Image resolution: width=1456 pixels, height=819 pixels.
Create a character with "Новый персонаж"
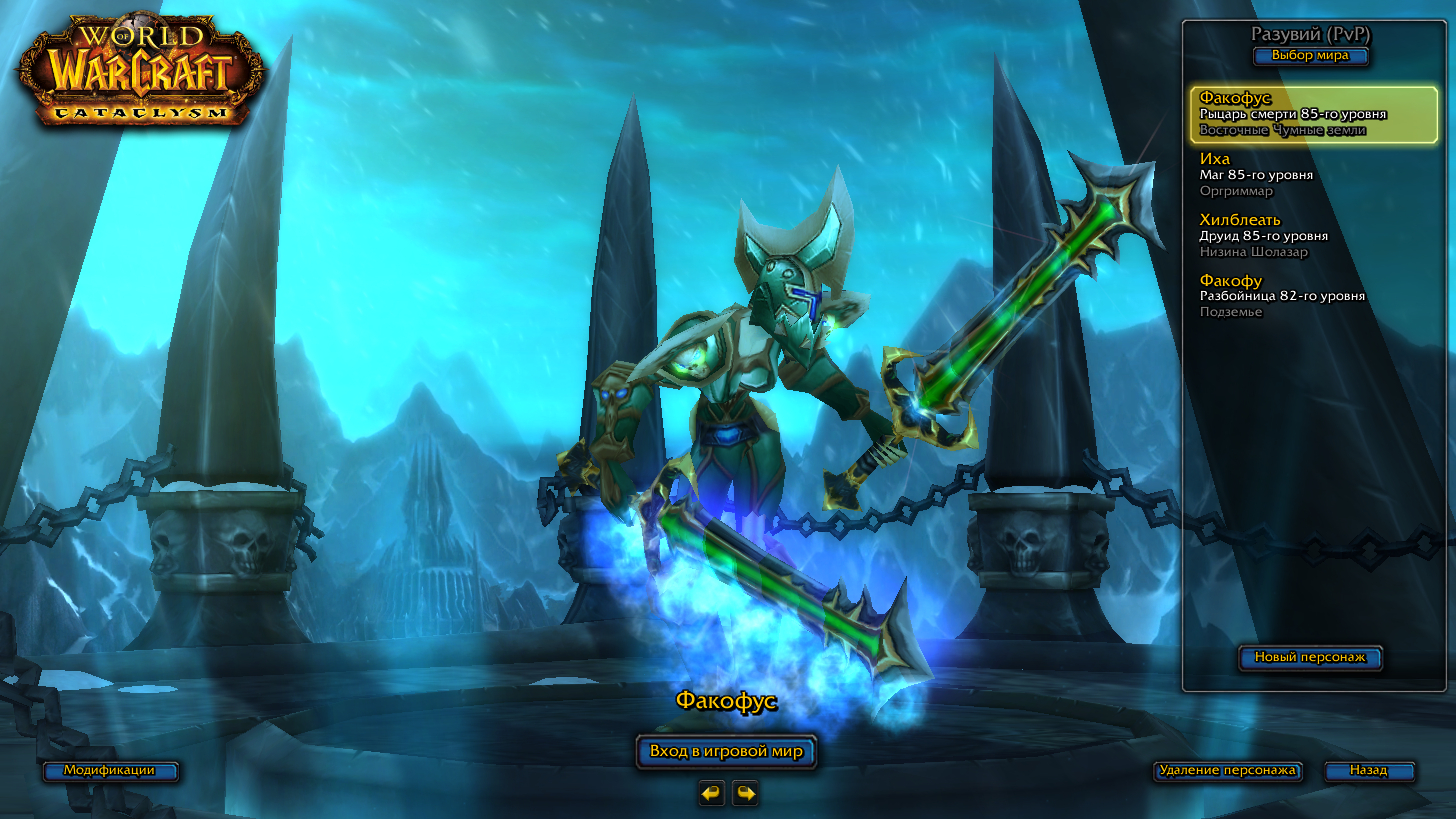pos(1310,658)
